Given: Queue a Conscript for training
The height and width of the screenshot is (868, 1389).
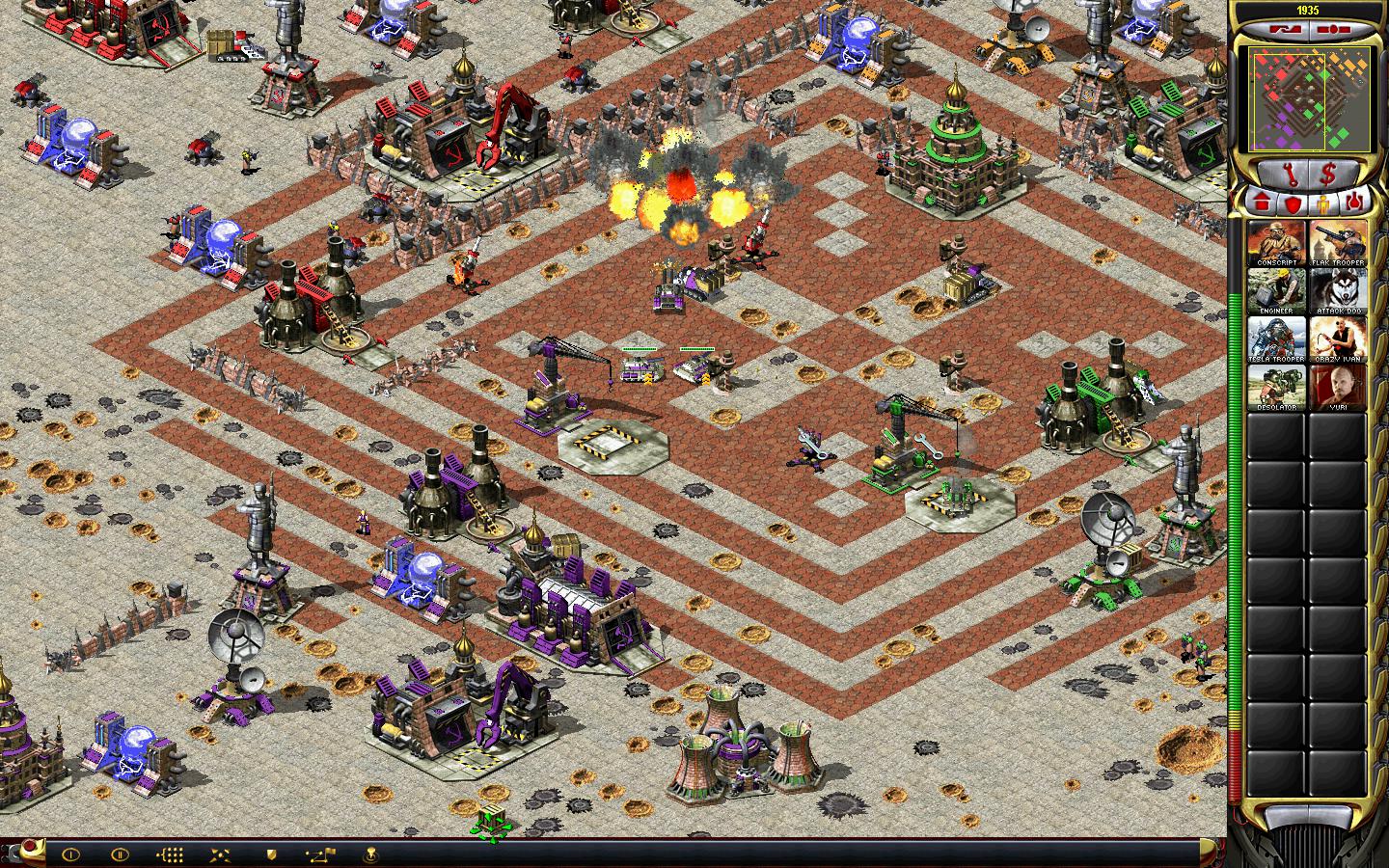Looking at the screenshot, I should coord(1276,243).
